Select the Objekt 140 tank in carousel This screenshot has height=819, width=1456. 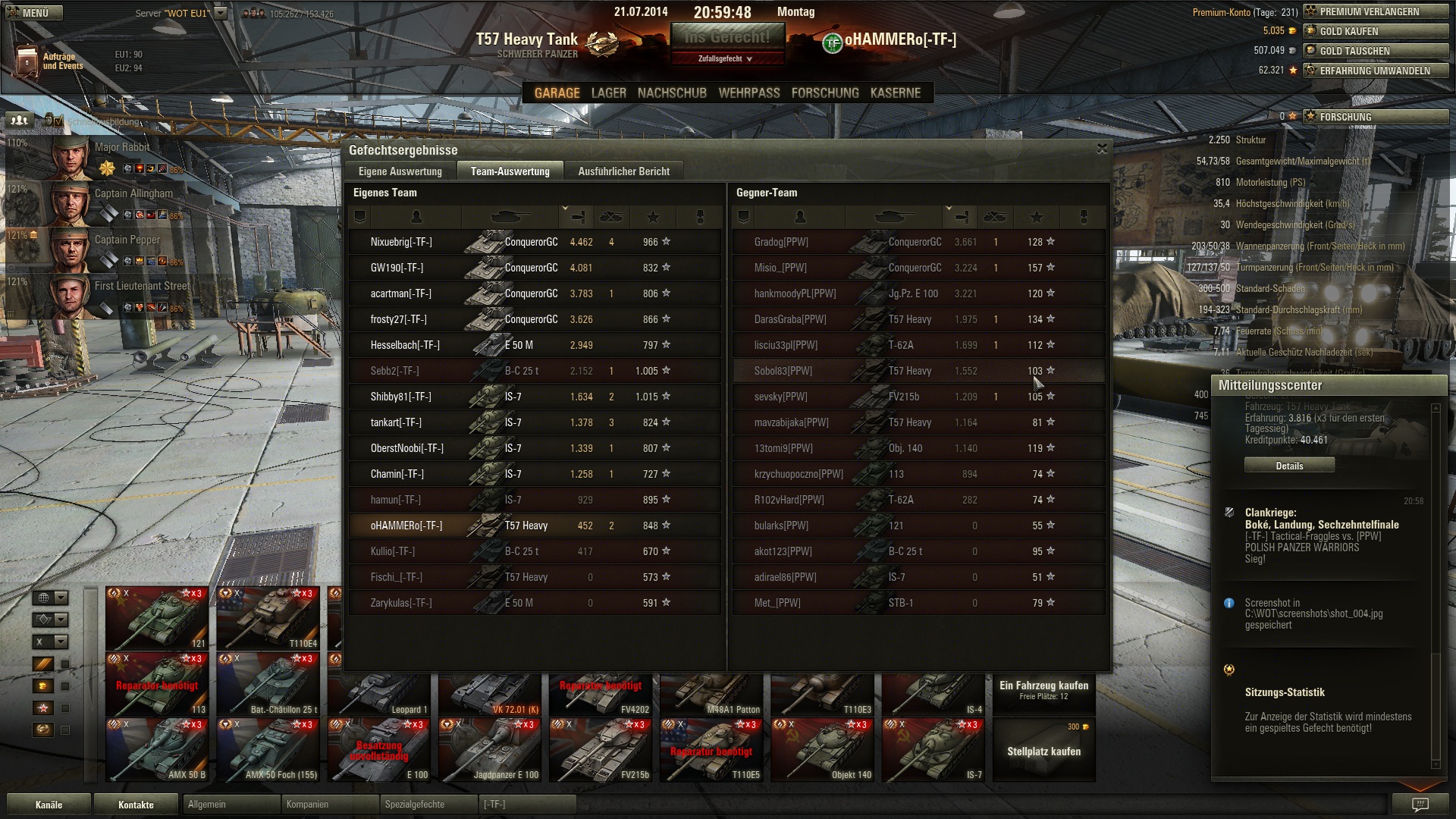[822, 749]
